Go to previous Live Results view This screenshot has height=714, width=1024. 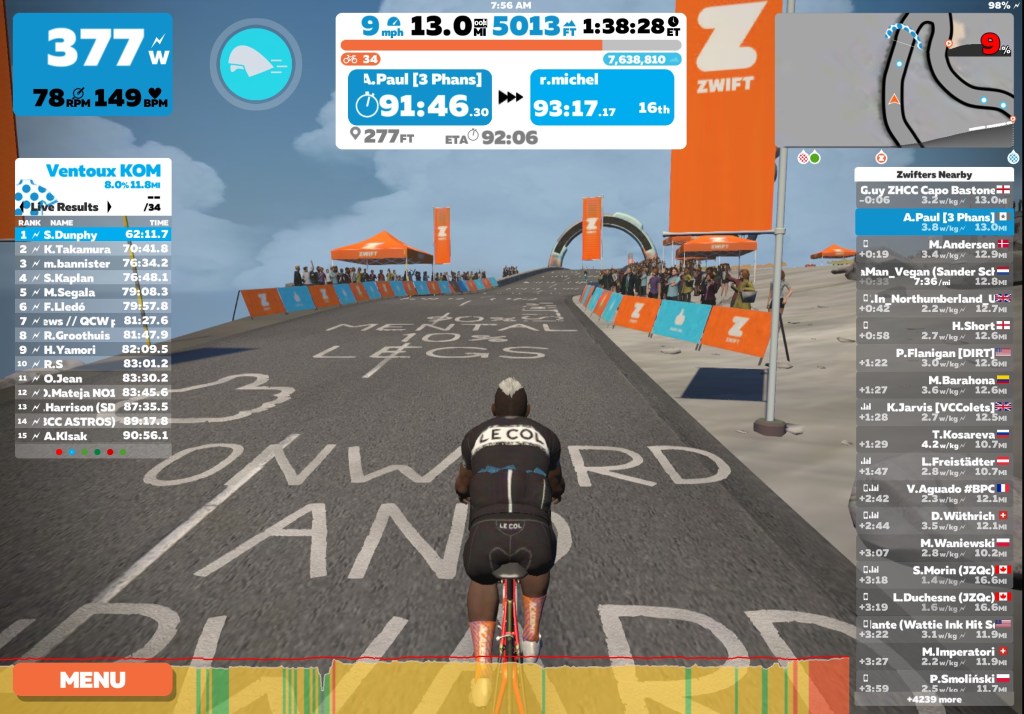tap(23, 207)
